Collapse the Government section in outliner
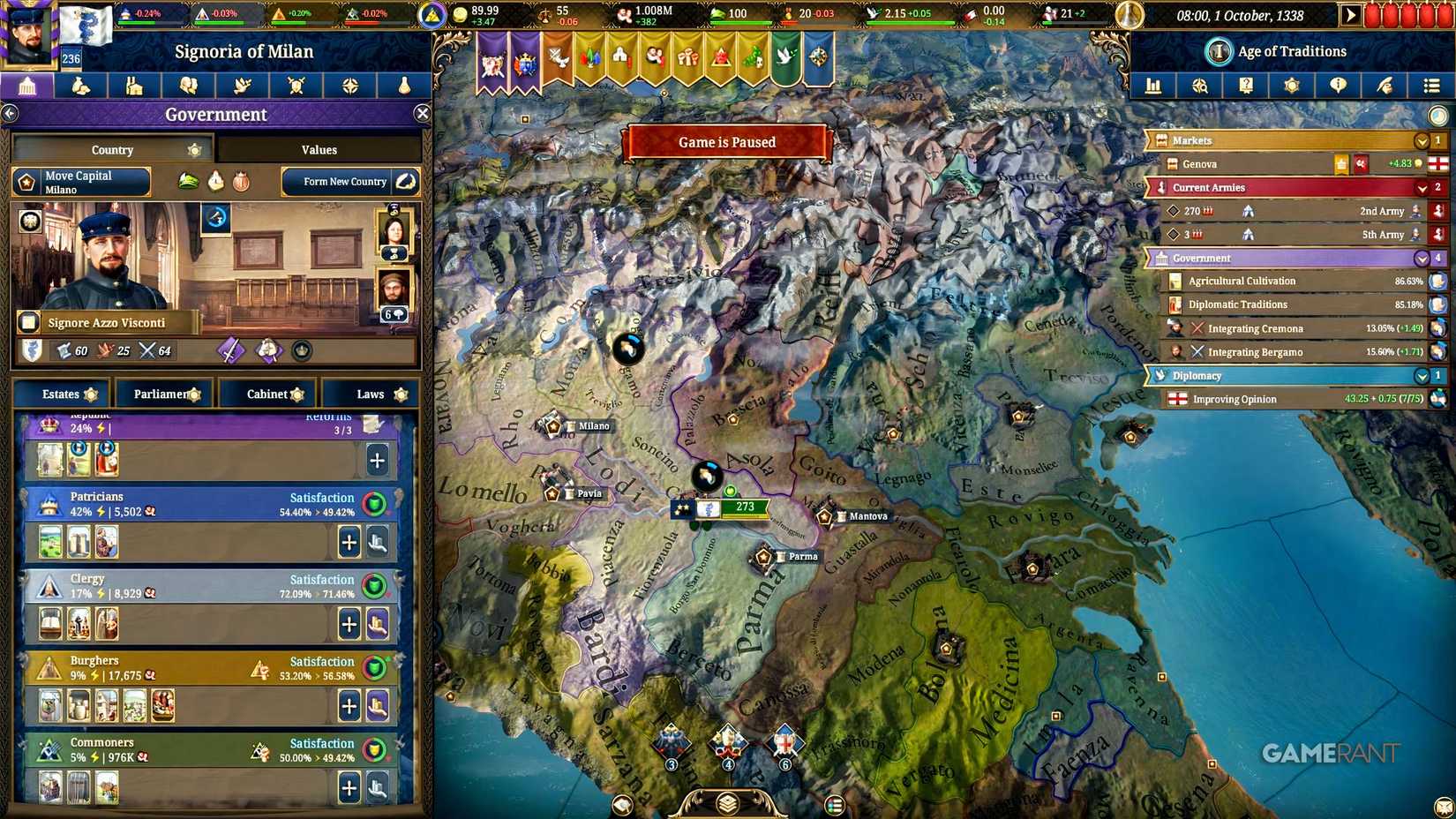 1421,258
